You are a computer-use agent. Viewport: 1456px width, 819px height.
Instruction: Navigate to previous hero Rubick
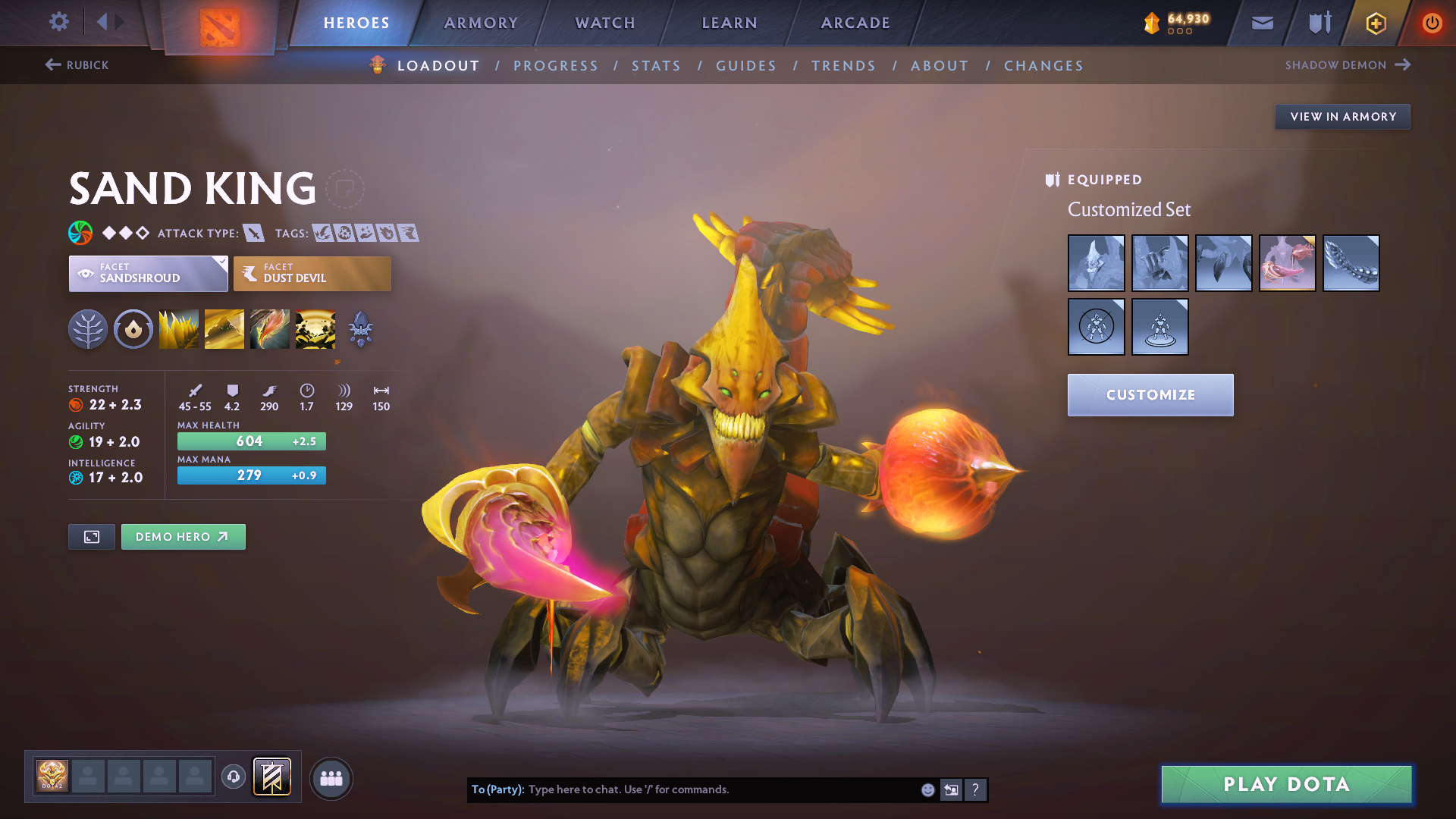pos(77,65)
